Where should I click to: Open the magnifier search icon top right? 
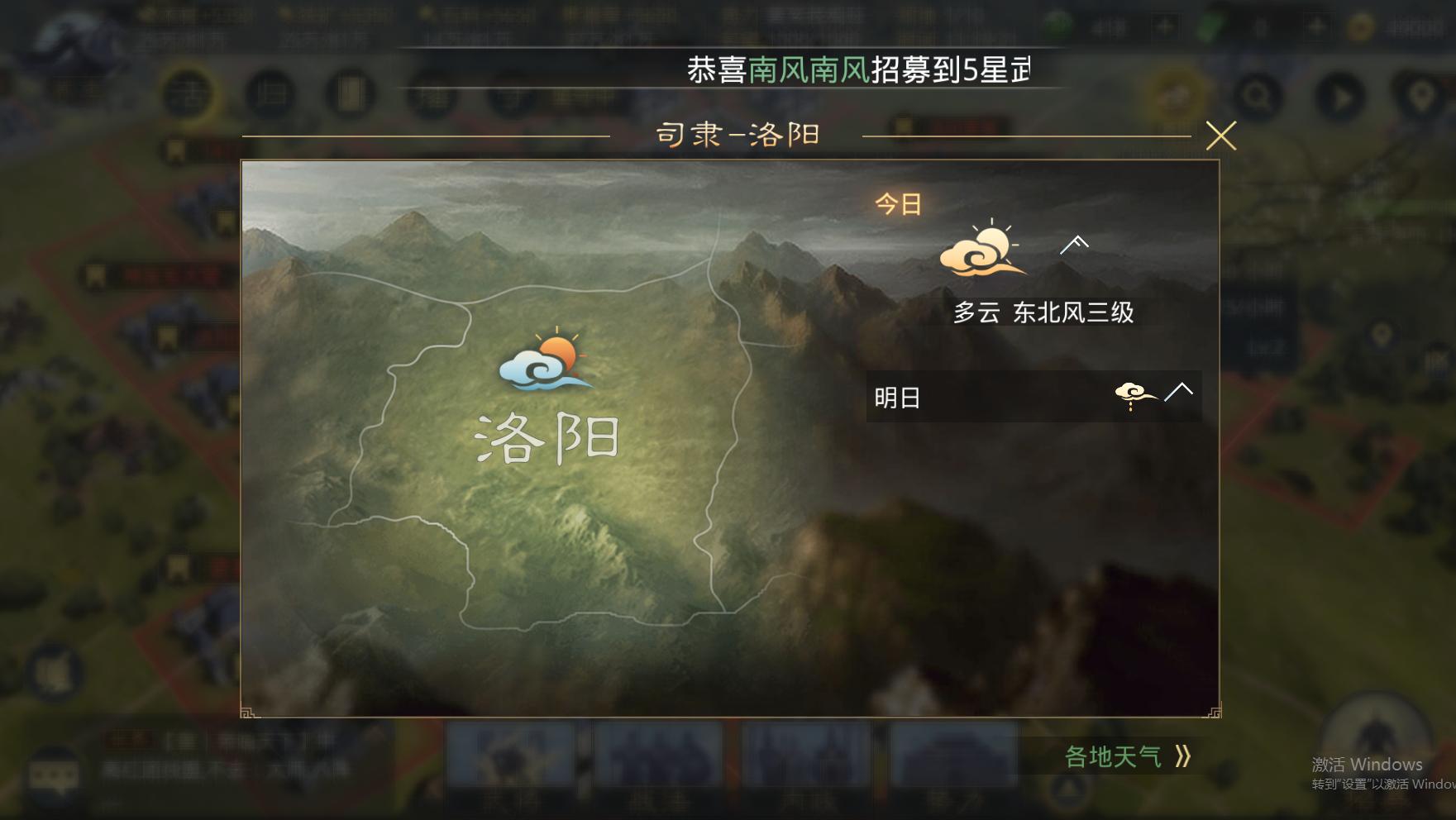pos(1258,97)
